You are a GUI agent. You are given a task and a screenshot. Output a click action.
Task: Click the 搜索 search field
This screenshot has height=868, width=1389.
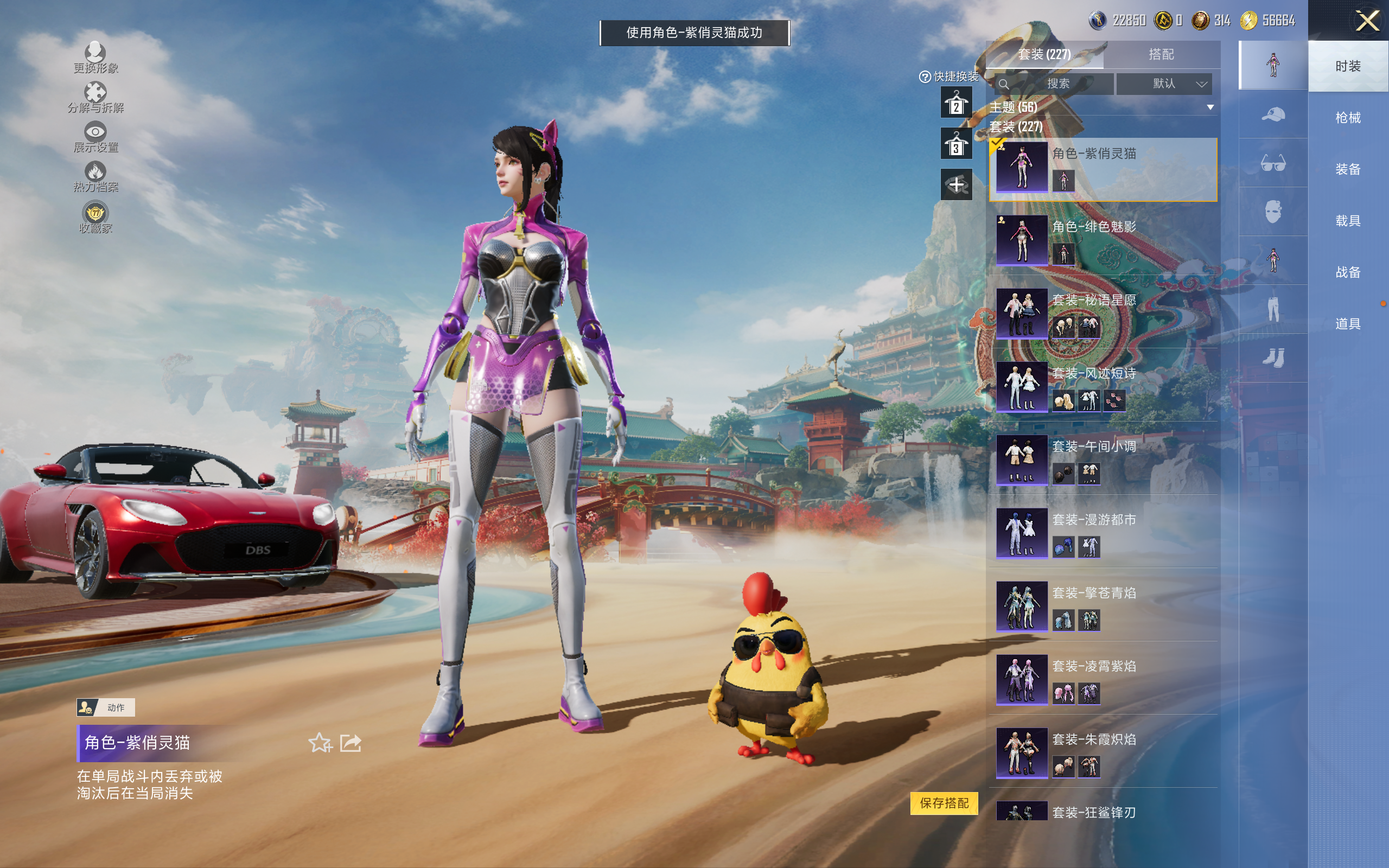[1056, 84]
